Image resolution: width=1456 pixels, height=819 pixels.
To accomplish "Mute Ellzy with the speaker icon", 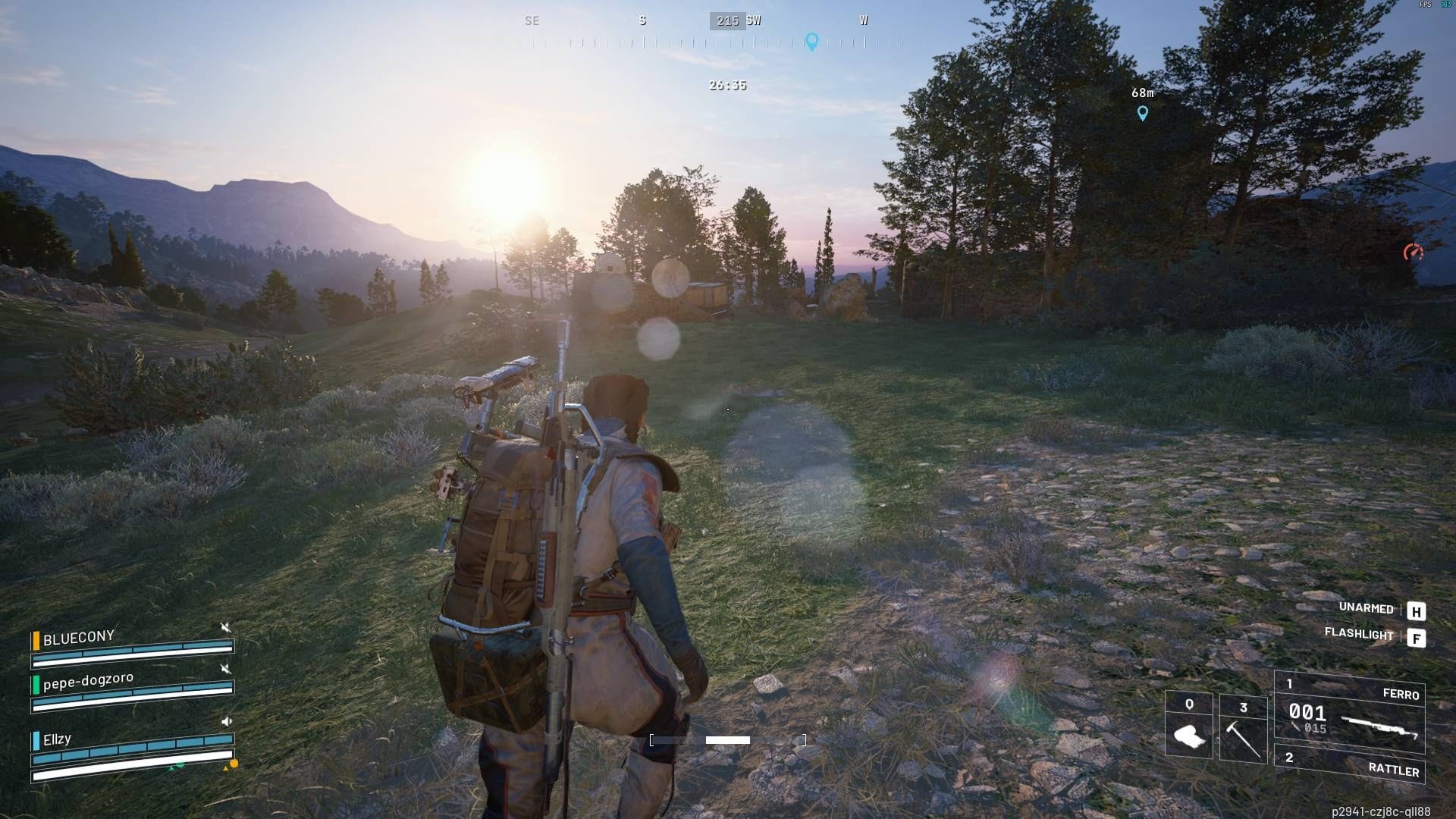I will click(226, 721).
